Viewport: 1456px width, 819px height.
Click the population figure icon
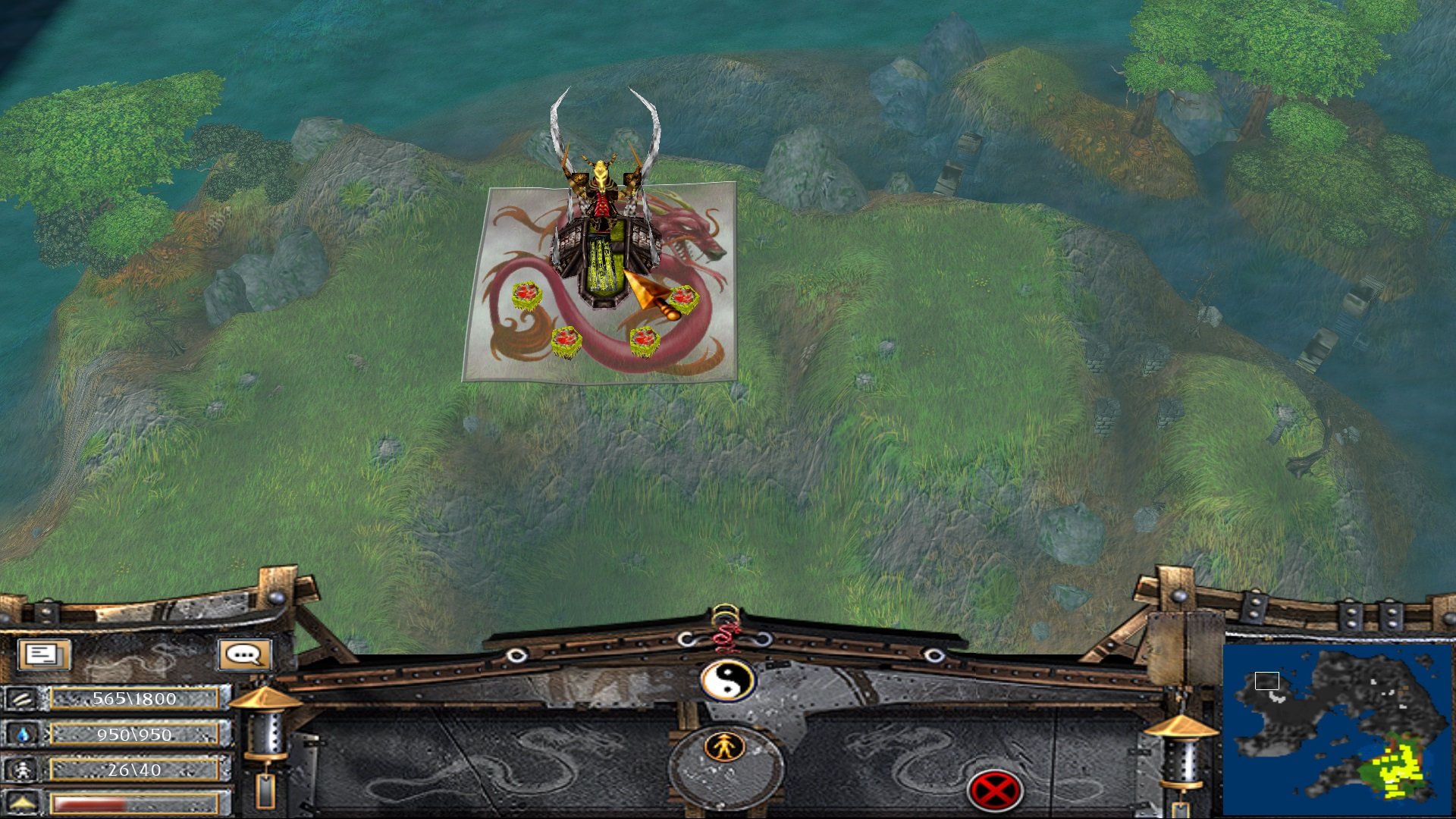coord(23,770)
